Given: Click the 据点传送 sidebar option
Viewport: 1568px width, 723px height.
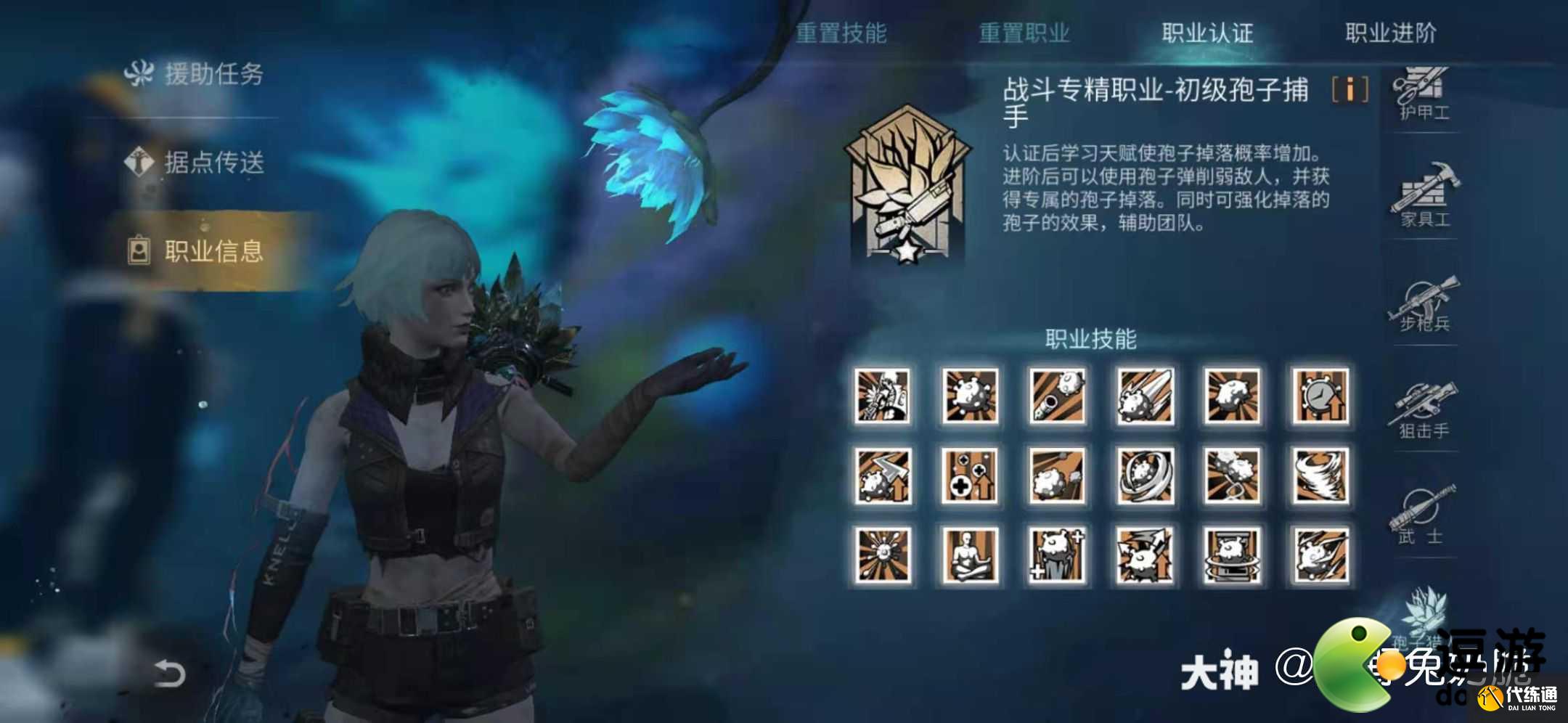Looking at the screenshot, I should coord(205,163).
